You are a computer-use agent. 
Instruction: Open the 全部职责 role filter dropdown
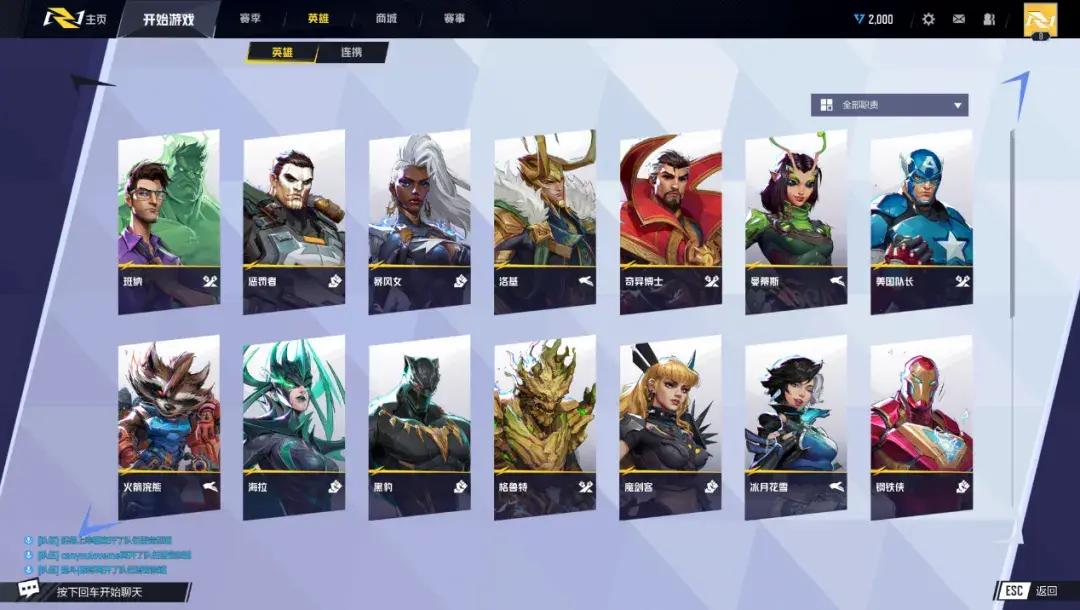click(x=889, y=105)
